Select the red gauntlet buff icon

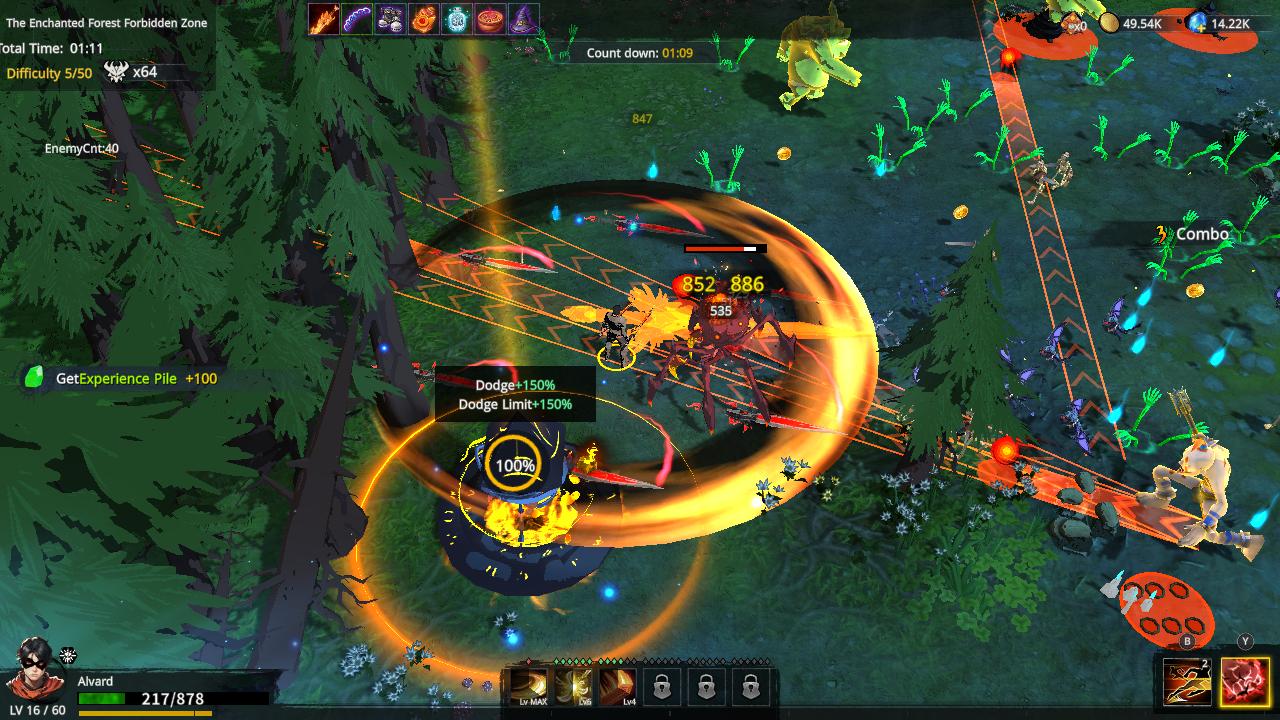pos(422,18)
